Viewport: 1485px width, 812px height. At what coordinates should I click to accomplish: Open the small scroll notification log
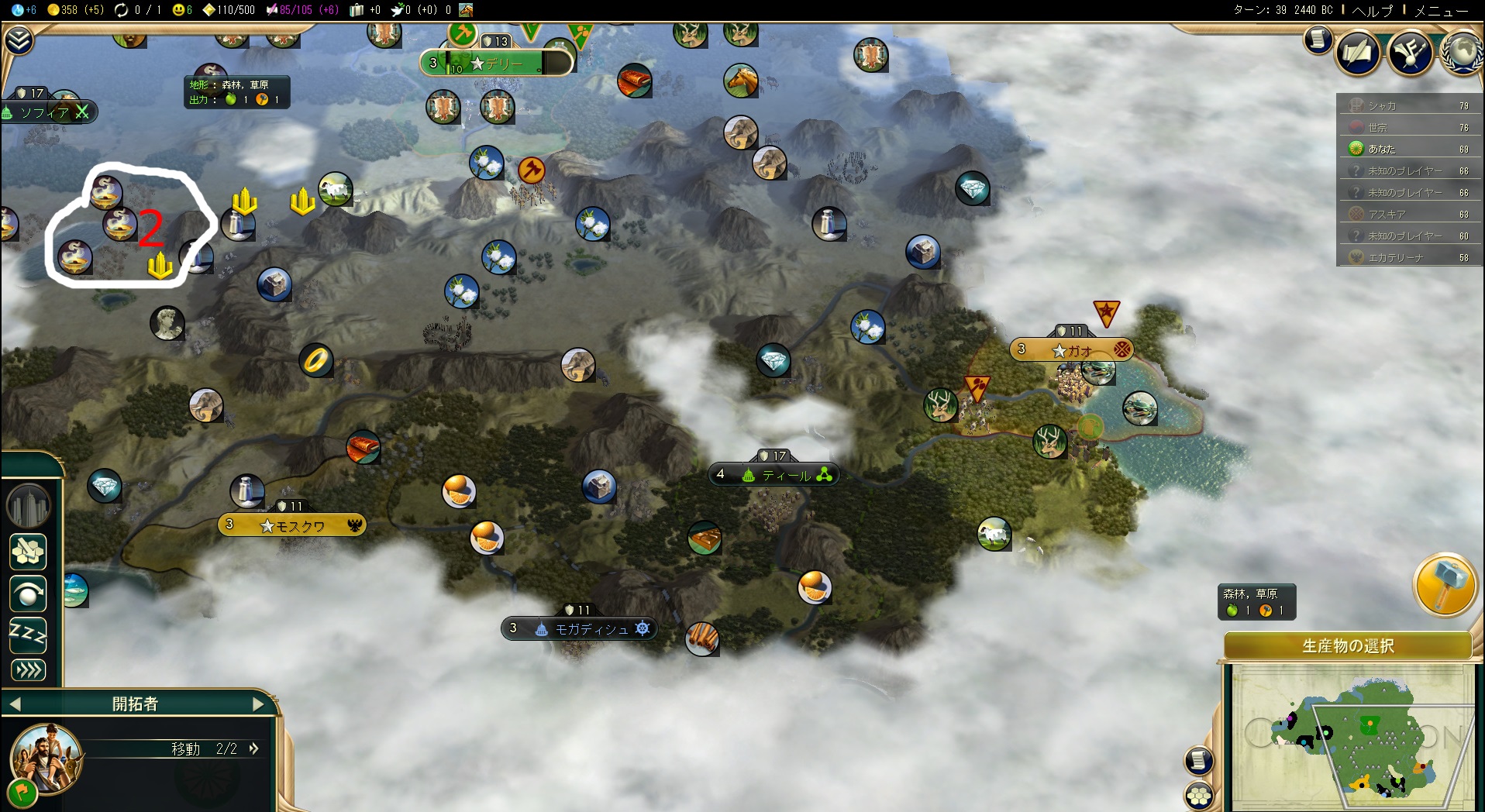[1318, 40]
